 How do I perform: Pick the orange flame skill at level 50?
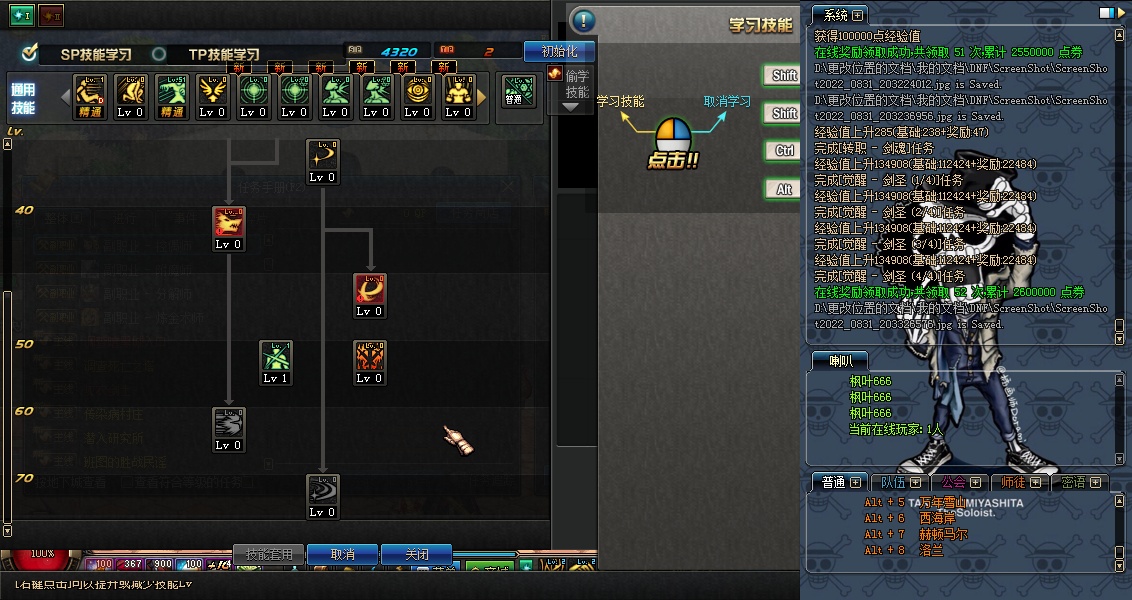click(x=370, y=356)
